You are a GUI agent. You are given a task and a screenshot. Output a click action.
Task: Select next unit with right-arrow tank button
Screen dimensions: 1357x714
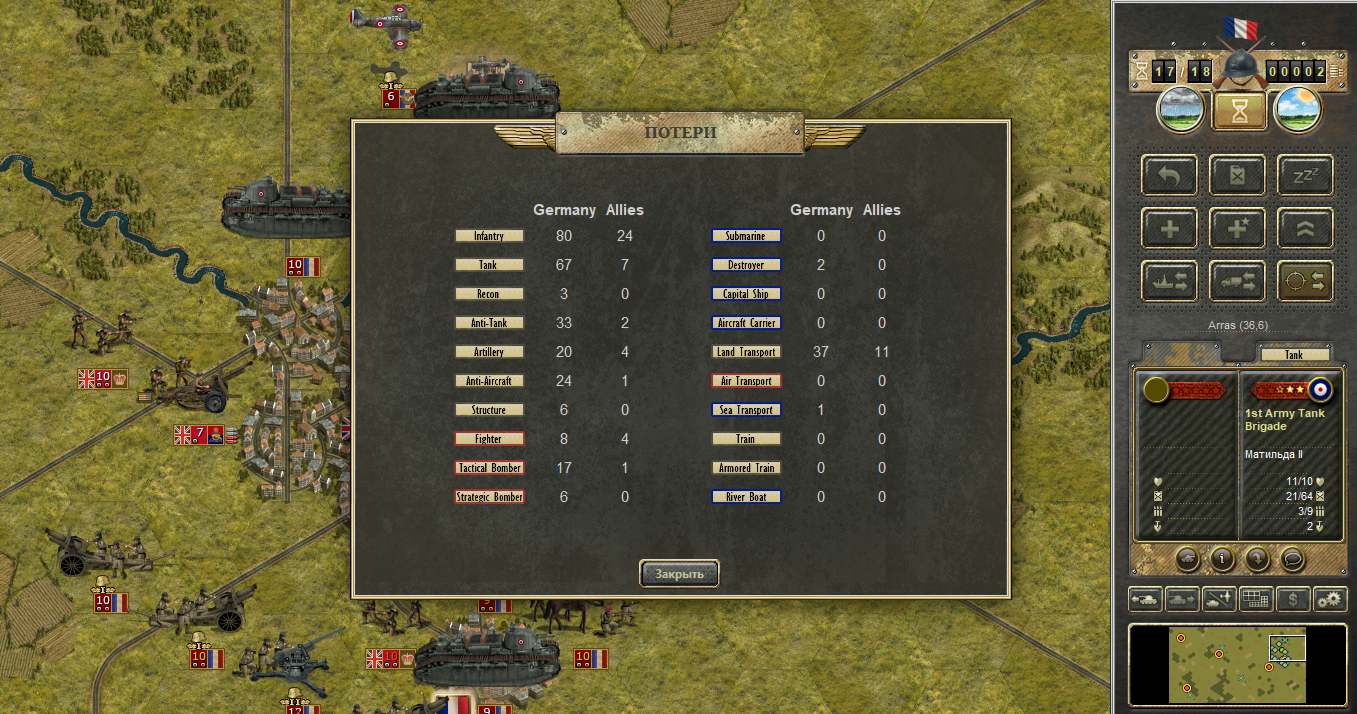tap(1183, 599)
